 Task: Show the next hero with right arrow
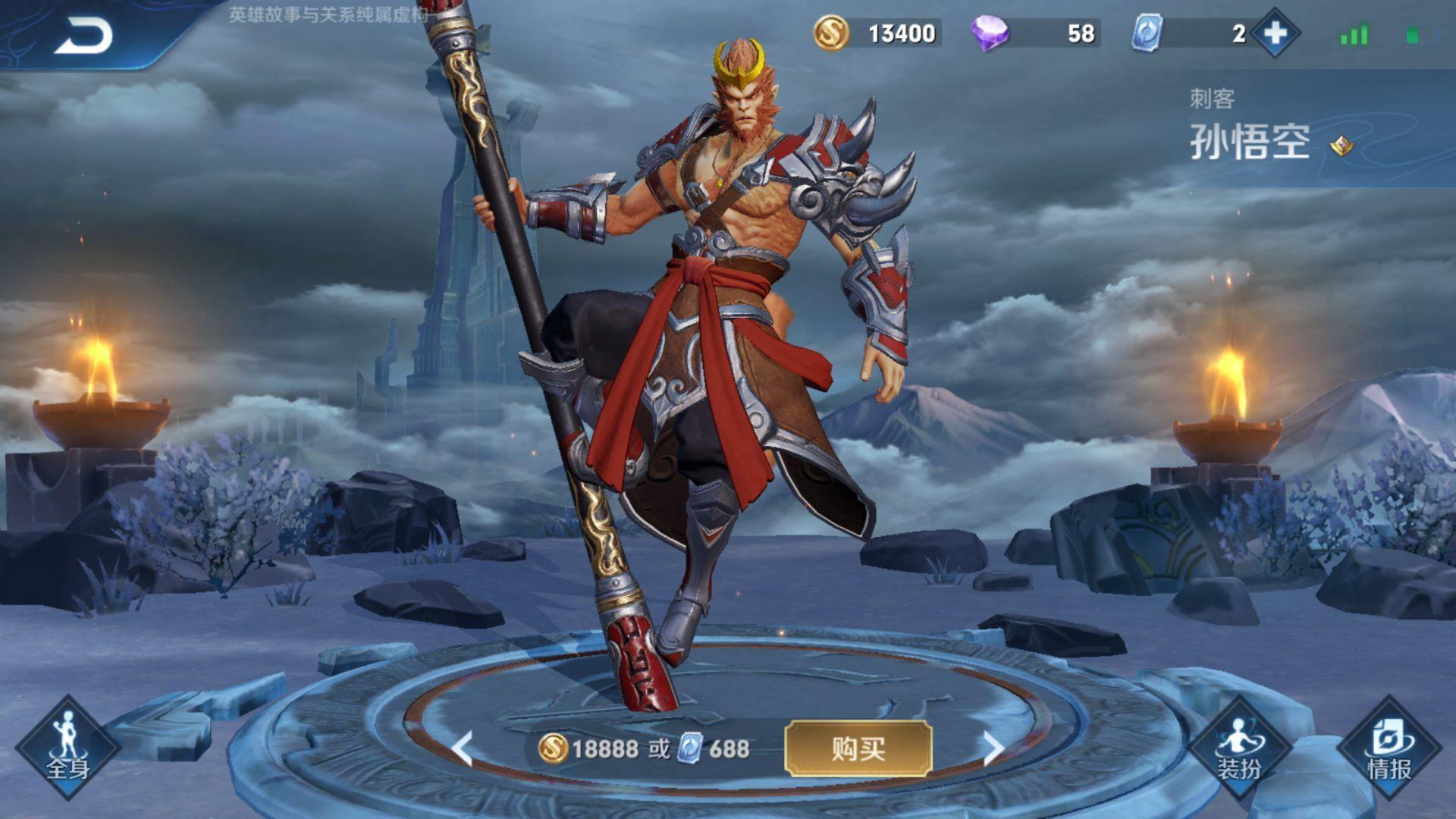pos(993,748)
